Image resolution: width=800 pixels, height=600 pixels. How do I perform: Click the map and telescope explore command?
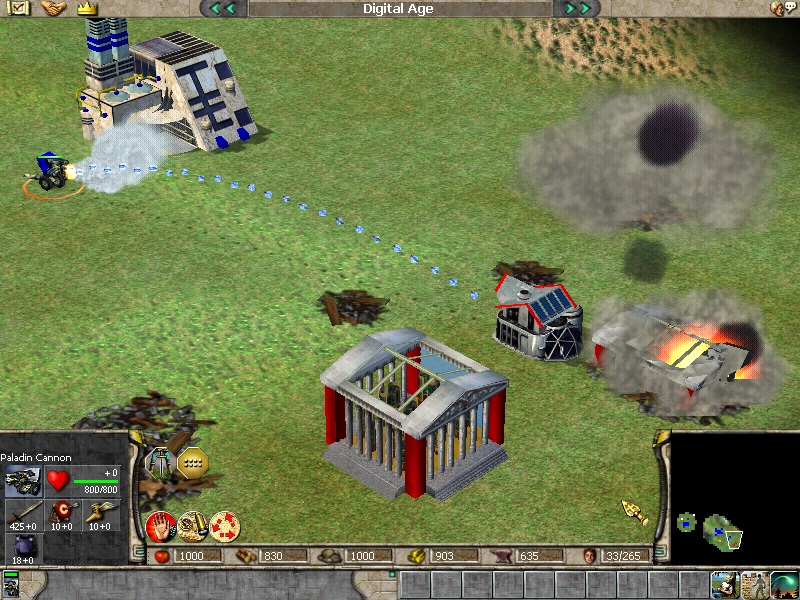coord(192,525)
